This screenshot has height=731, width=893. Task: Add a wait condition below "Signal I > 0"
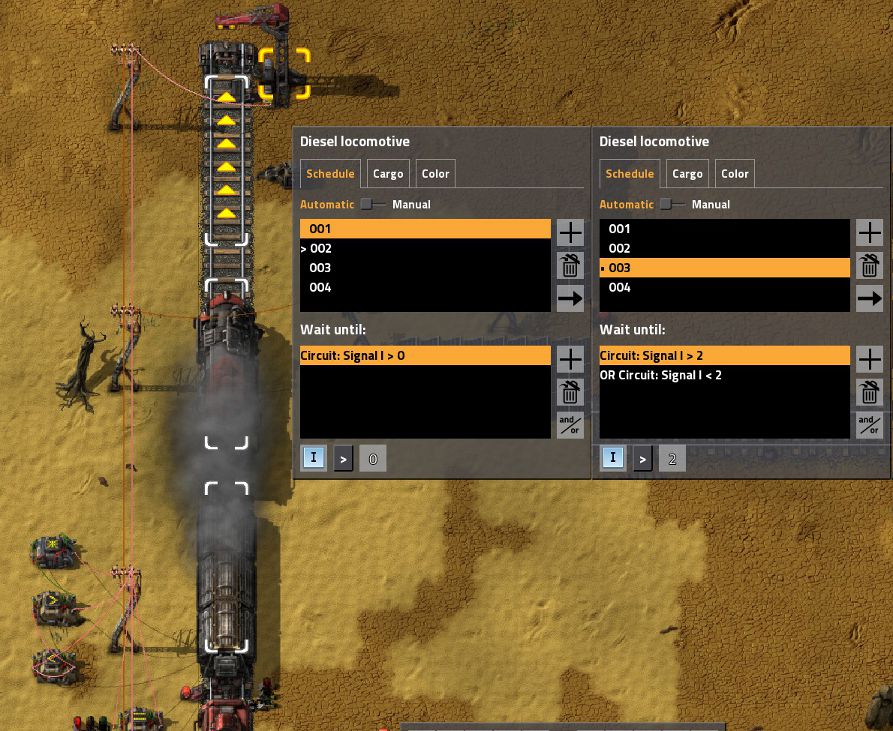click(x=570, y=359)
